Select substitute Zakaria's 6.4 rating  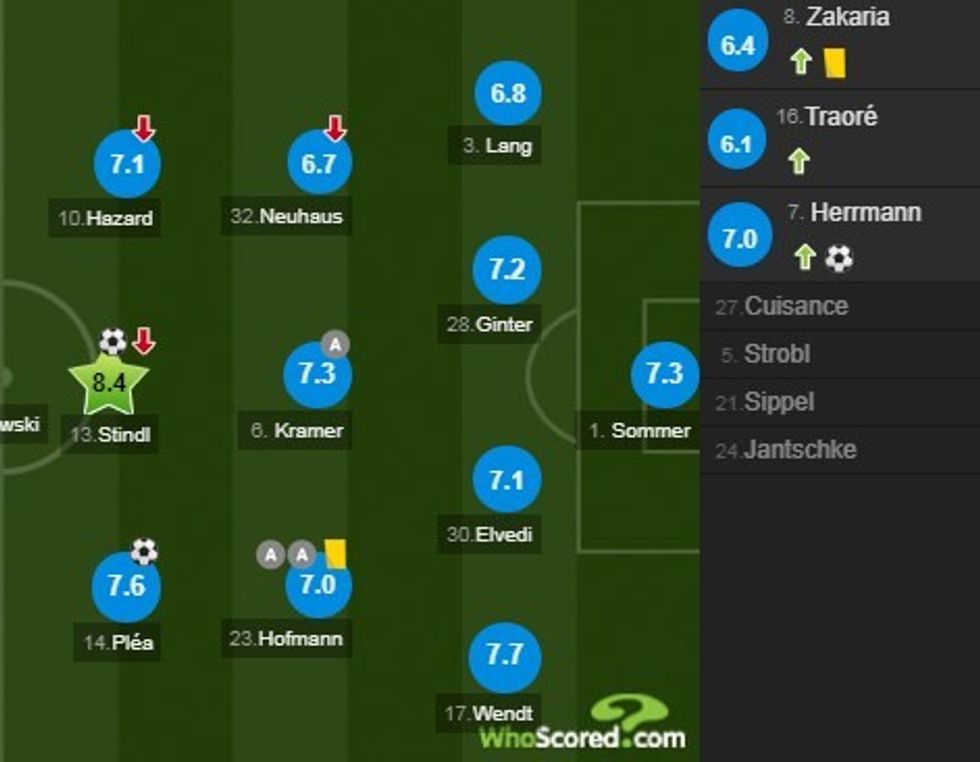pyautogui.click(x=737, y=45)
